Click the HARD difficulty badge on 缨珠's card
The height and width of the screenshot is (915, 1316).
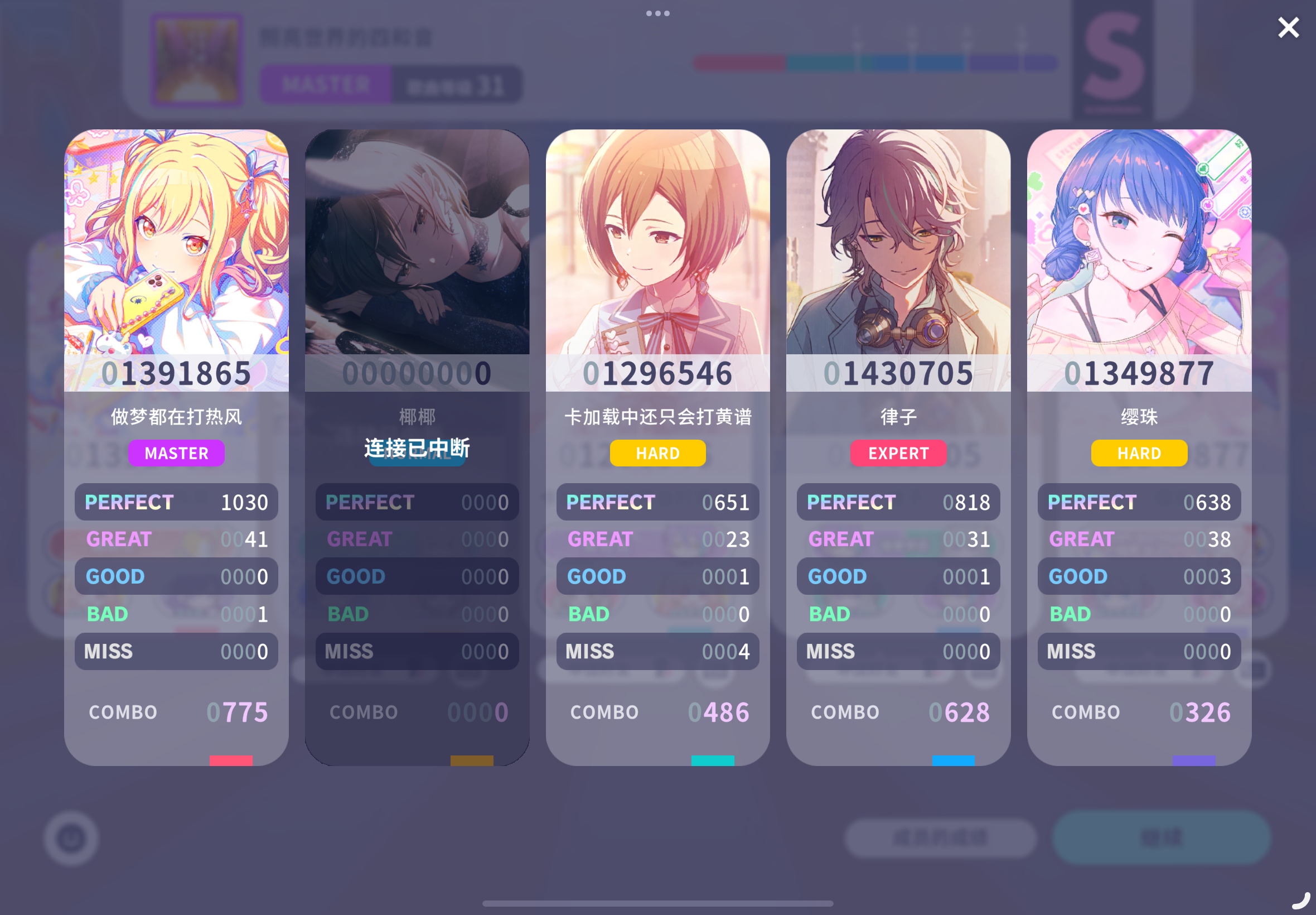coord(1139,453)
